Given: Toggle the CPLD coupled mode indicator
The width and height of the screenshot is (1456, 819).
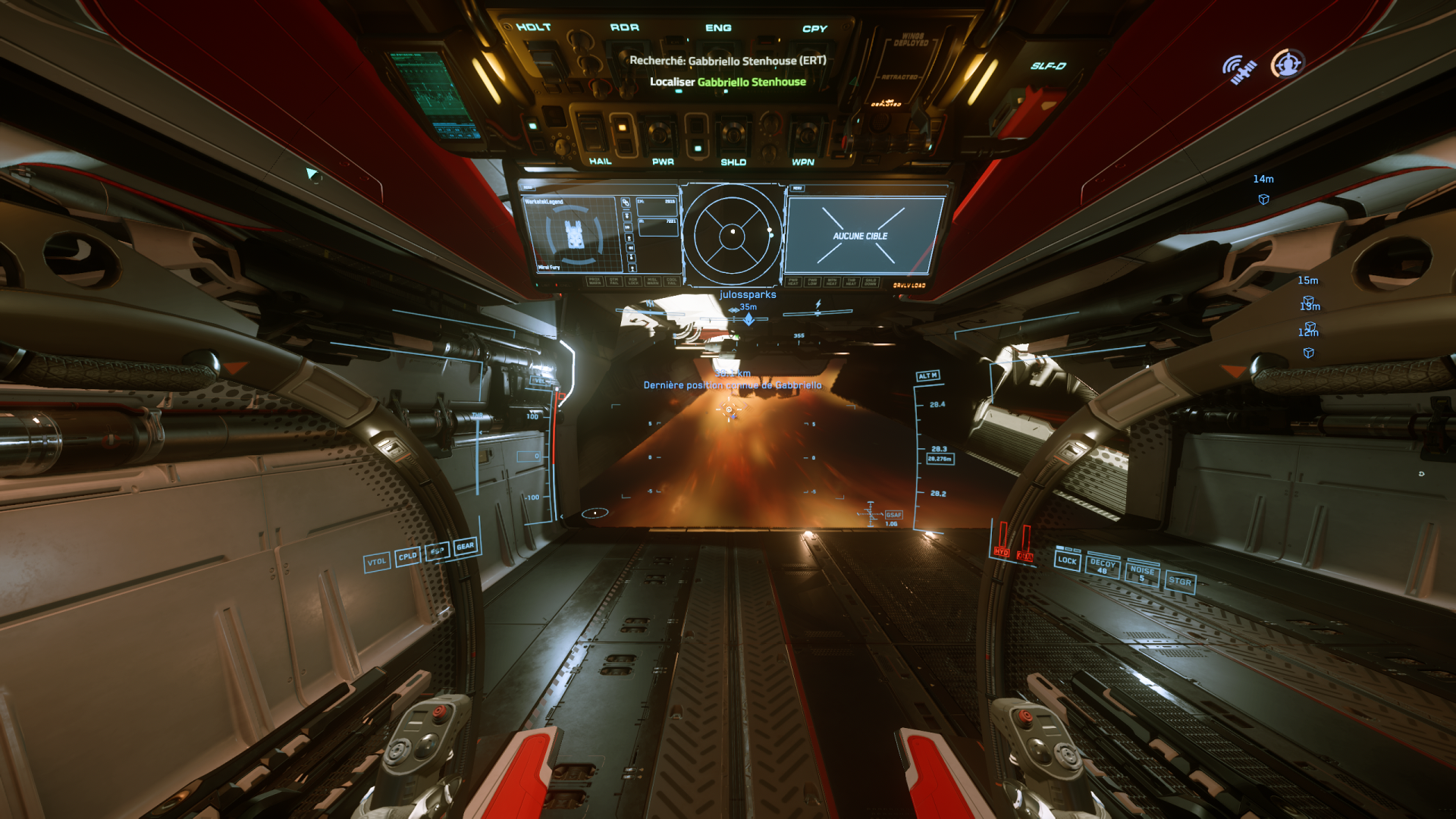Looking at the screenshot, I should point(408,557).
